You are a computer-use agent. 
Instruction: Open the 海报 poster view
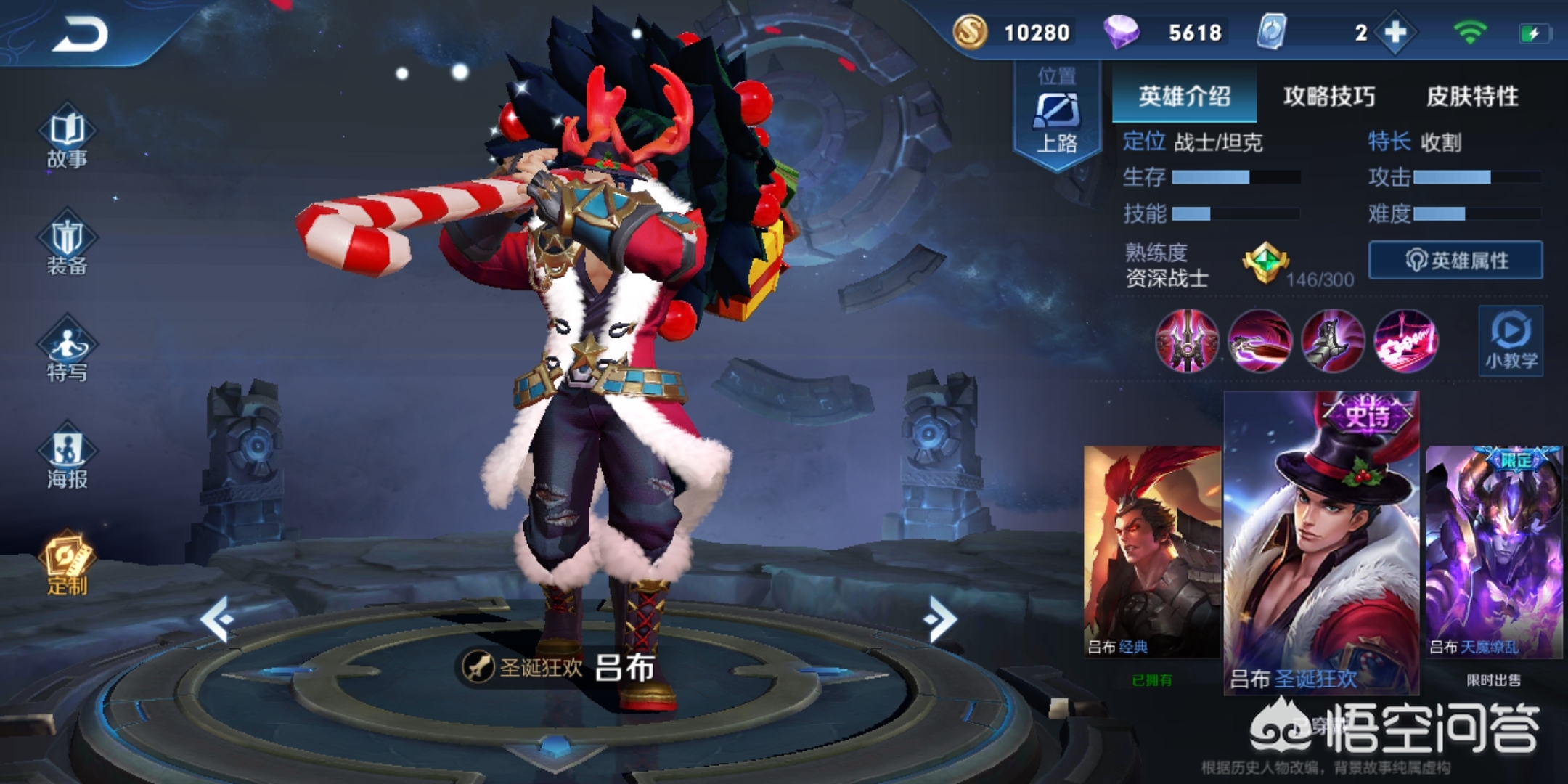click(x=67, y=457)
